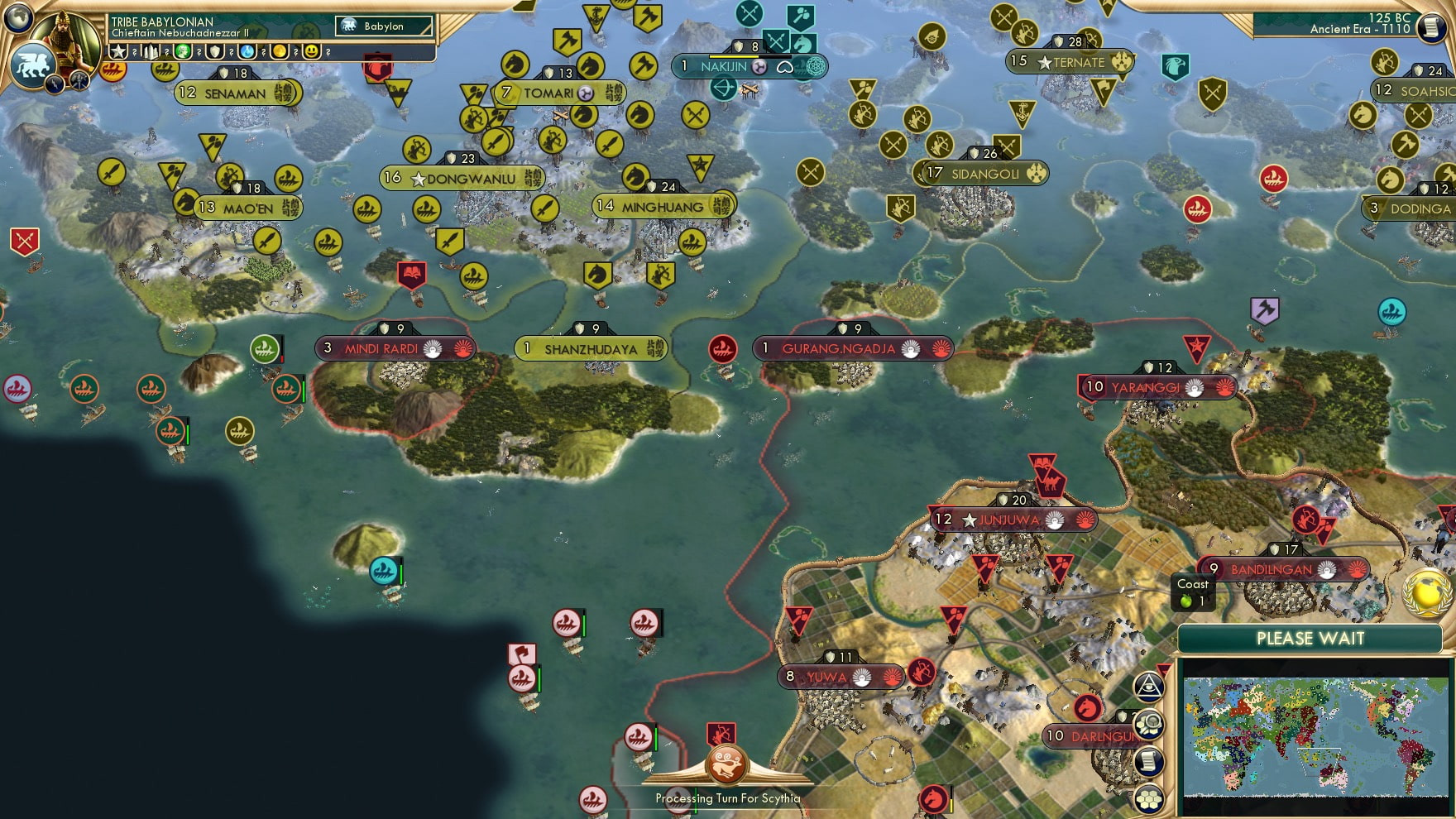Click the PLEASE WAIT button
Screen dimensions: 1456x819
1310,639
